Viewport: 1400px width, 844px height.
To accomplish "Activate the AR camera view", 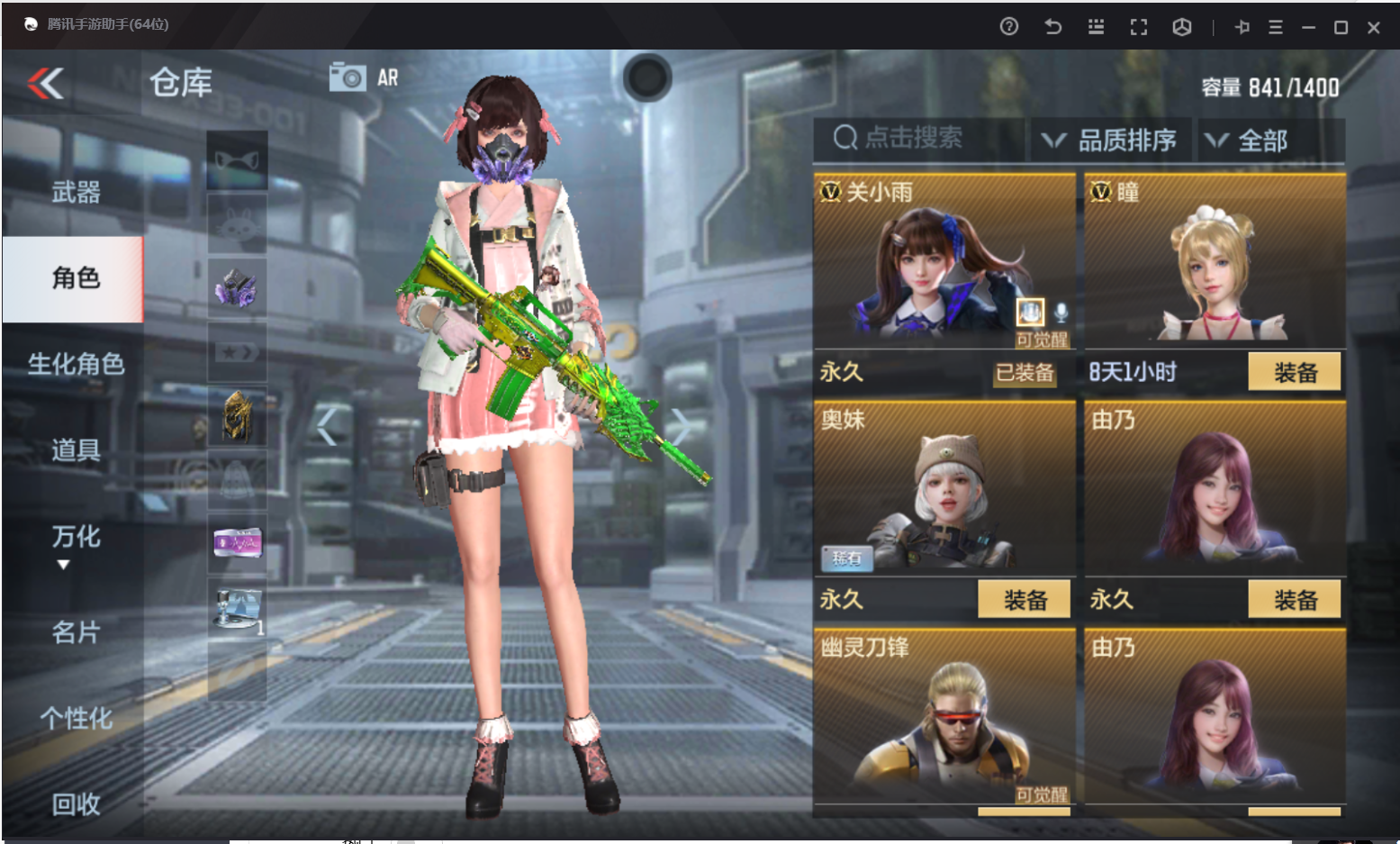I will coord(363,77).
